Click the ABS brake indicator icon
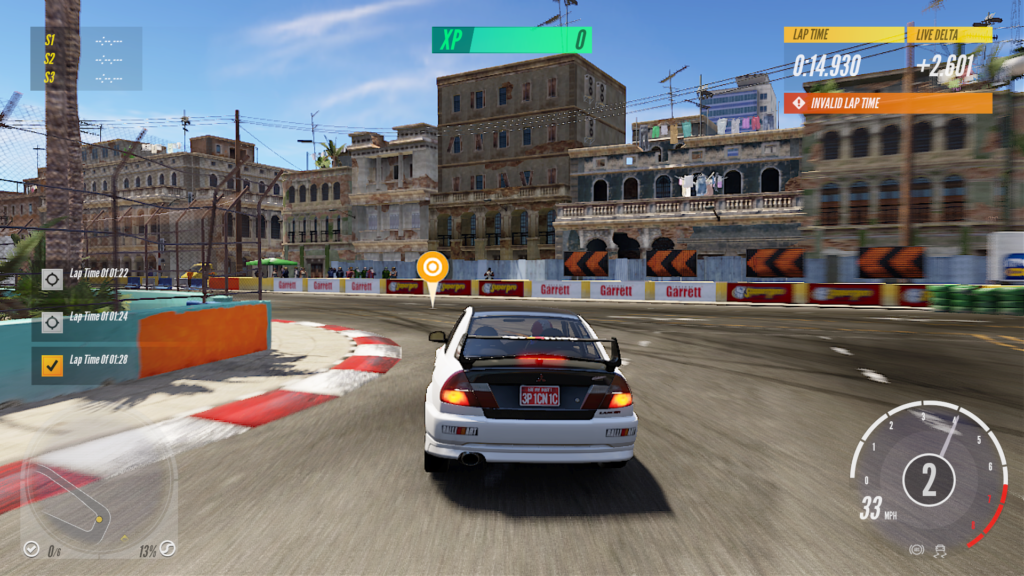 coord(916,550)
